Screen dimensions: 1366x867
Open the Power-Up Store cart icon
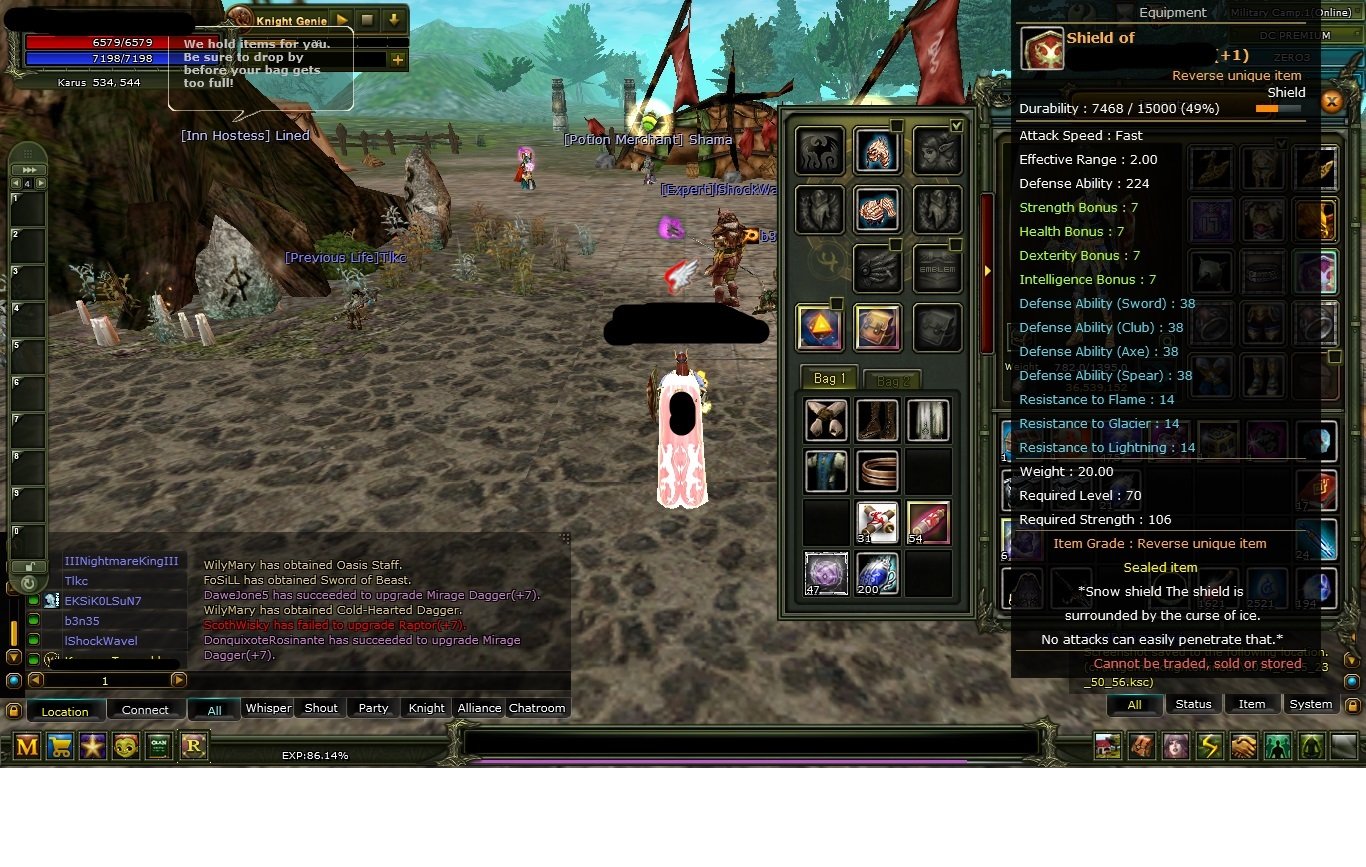(x=60, y=746)
